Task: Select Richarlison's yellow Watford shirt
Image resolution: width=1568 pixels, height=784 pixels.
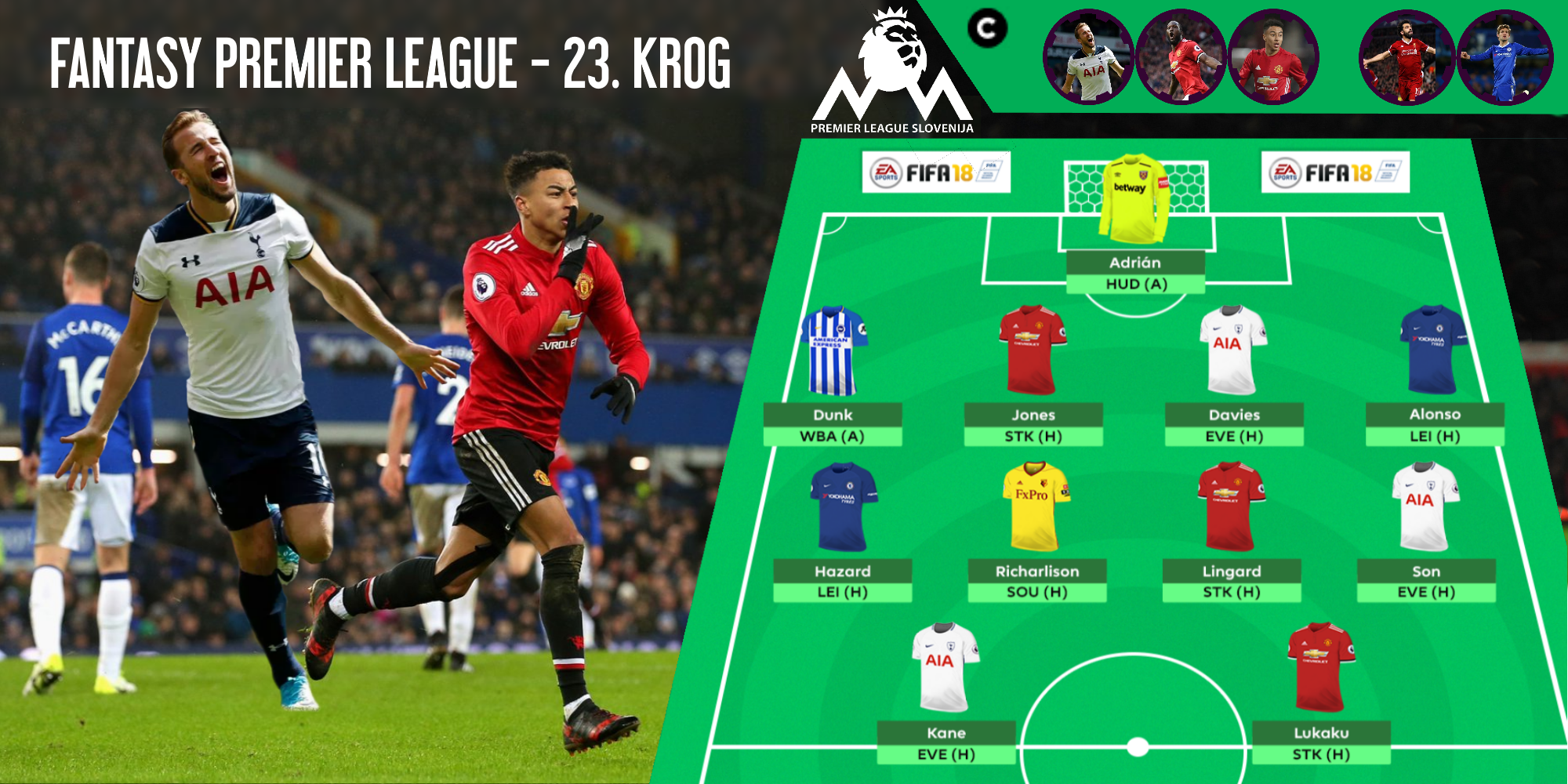Action: click(1036, 506)
